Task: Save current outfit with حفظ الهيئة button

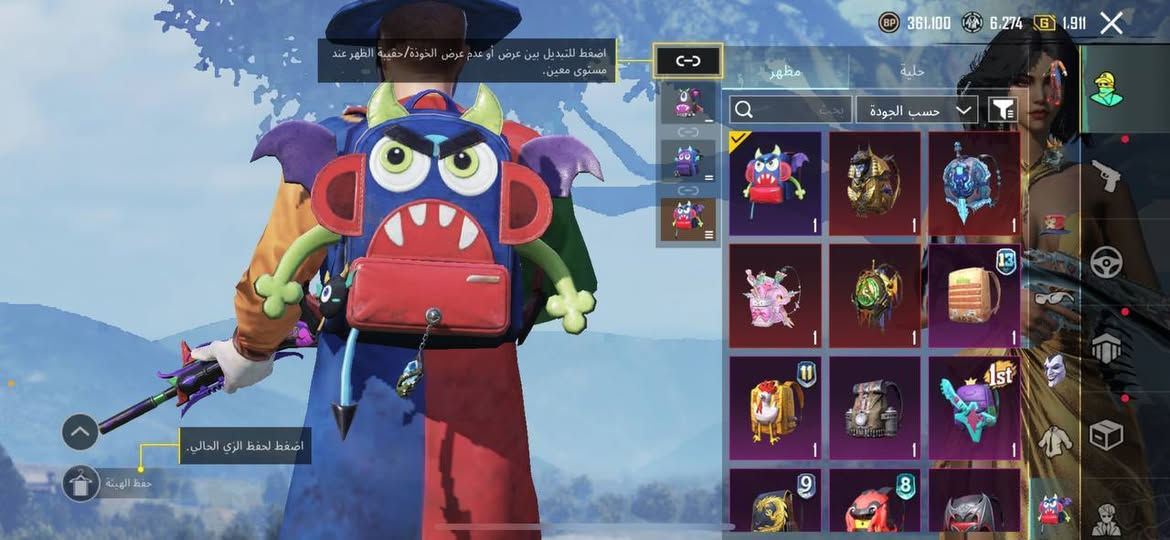Action: 81,484
